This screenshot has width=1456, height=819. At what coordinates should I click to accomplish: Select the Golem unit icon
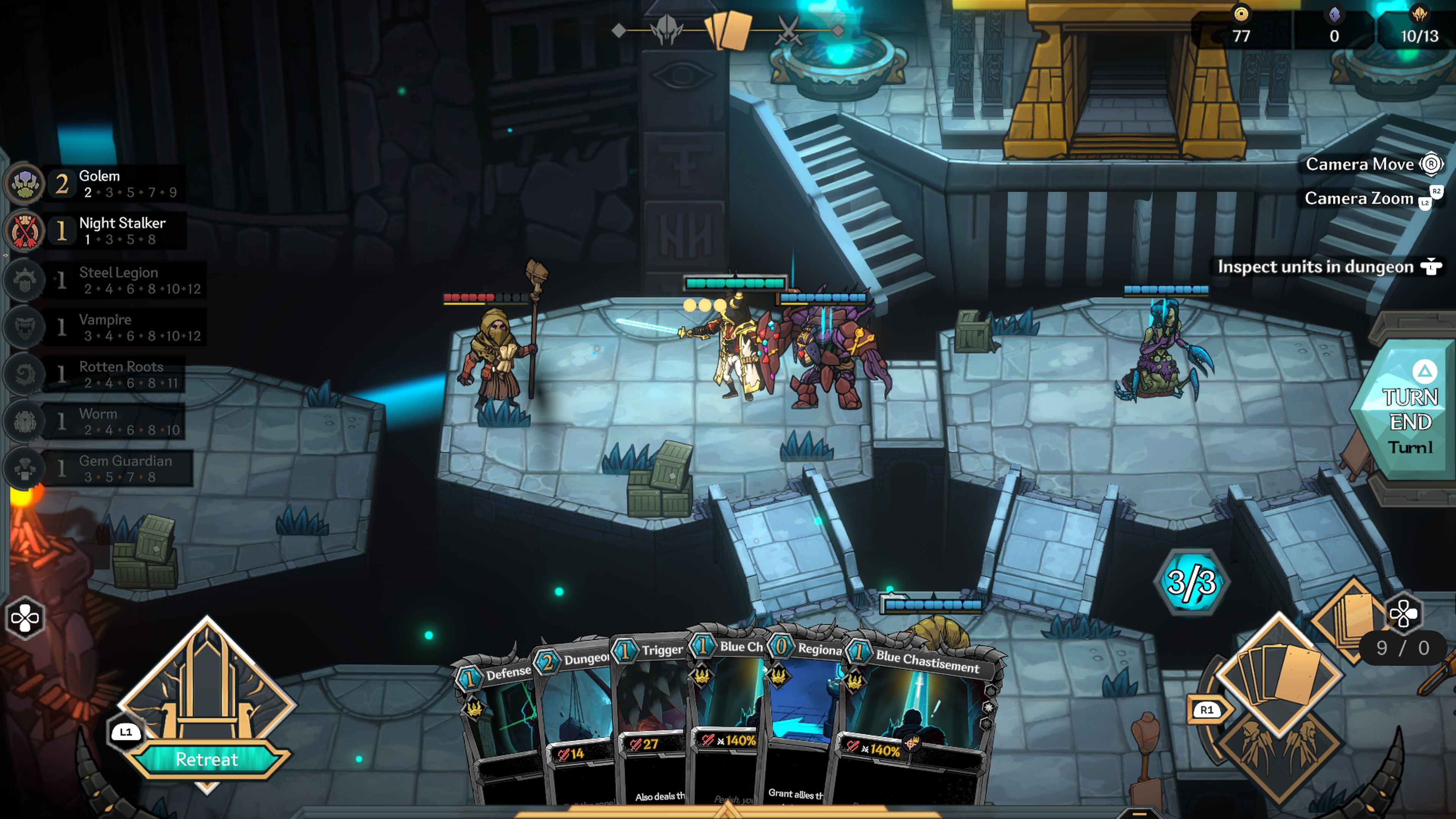tap(24, 182)
